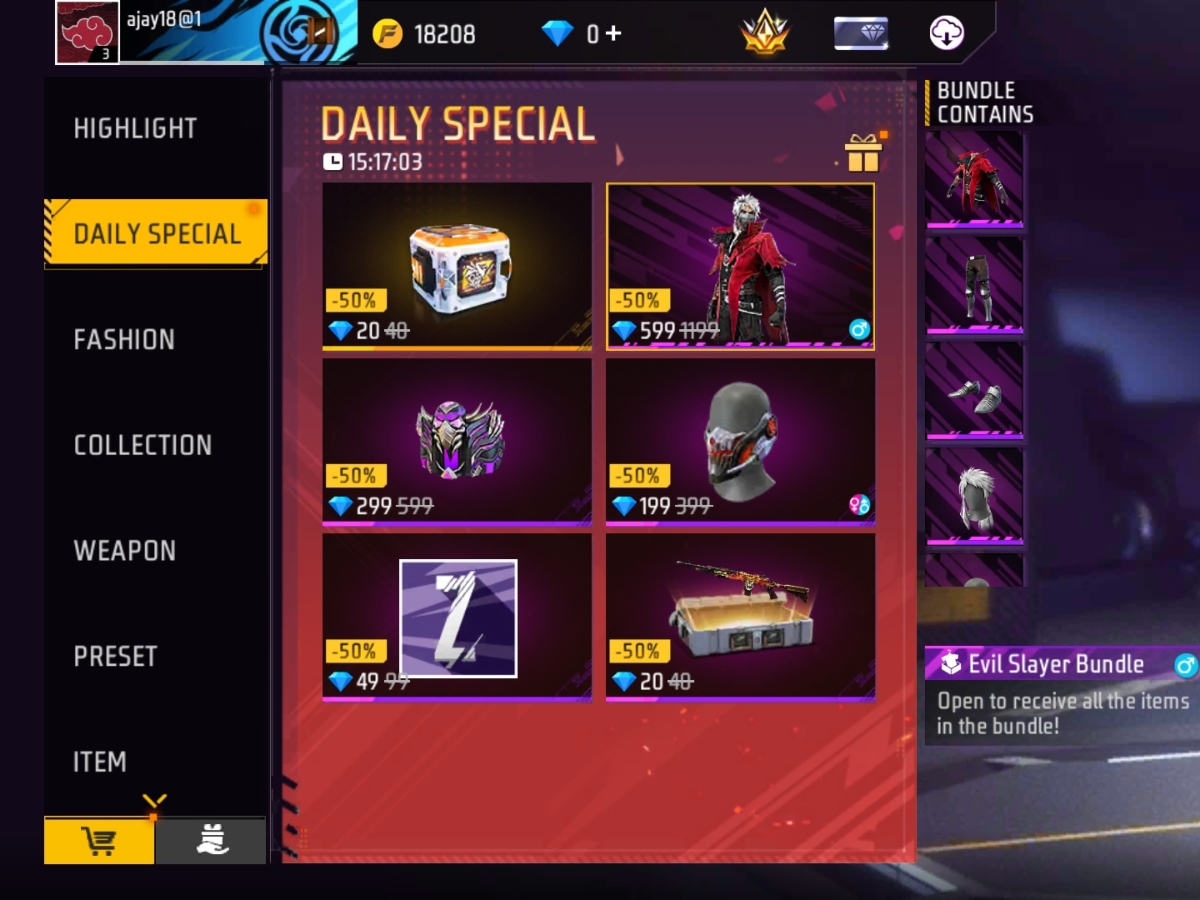Show the Preset category

coord(115,657)
